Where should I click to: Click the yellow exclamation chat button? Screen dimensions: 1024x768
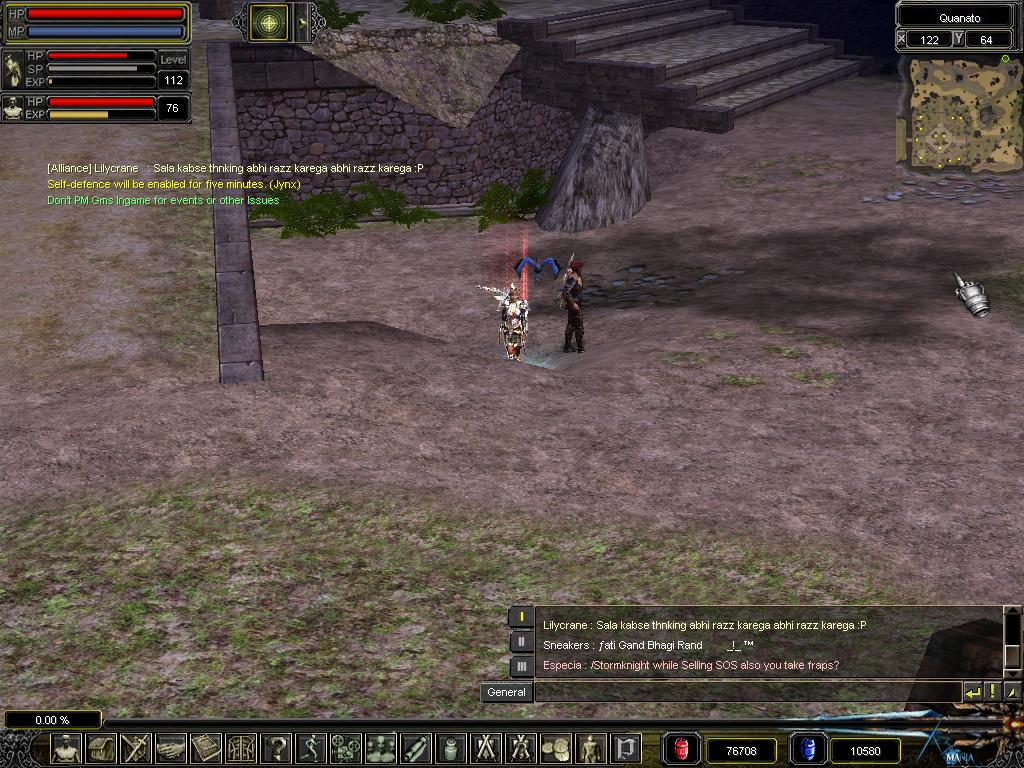tap(993, 692)
